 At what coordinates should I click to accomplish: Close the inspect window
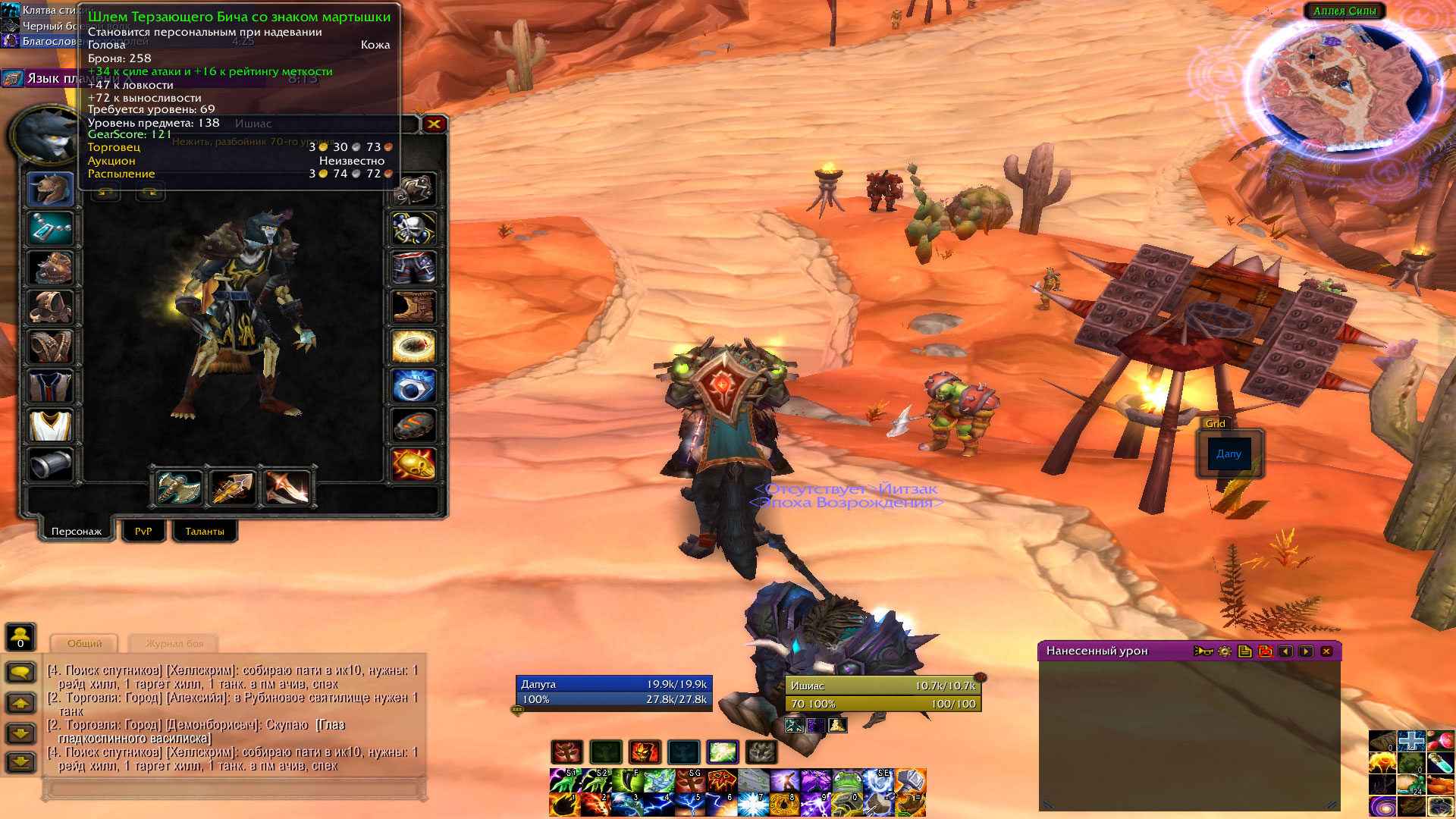point(434,124)
